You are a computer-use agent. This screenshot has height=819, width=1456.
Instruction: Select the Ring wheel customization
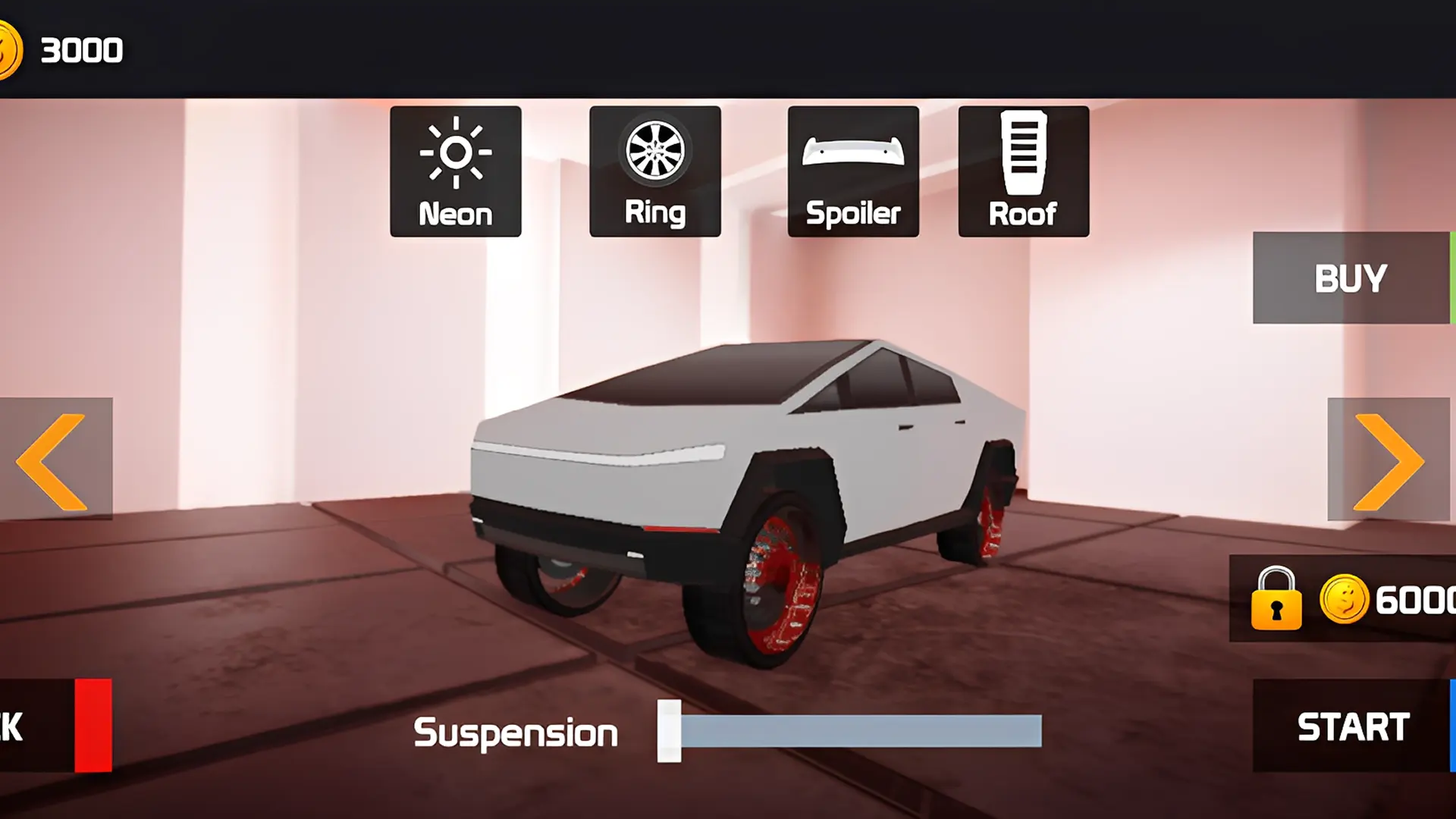point(654,171)
